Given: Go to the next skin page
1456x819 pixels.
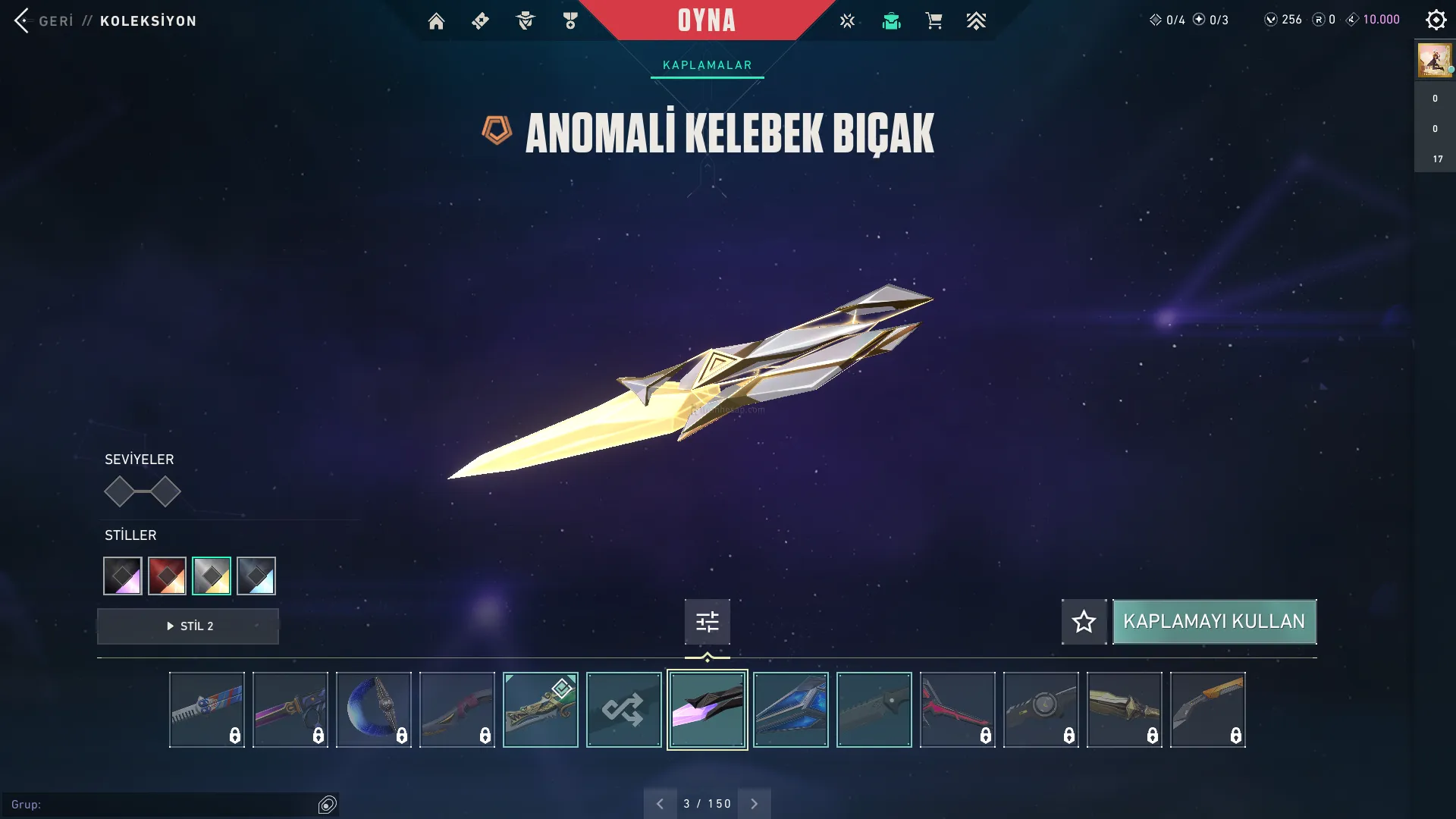Looking at the screenshot, I should click(x=754, y=804).
